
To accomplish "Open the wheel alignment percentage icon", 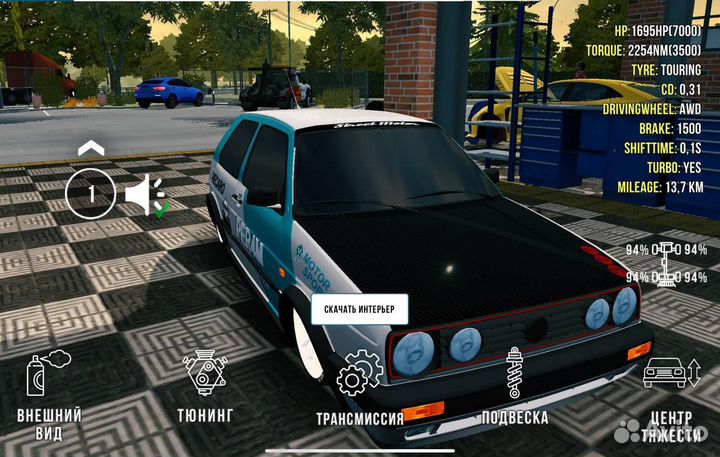I will point(667,263).
